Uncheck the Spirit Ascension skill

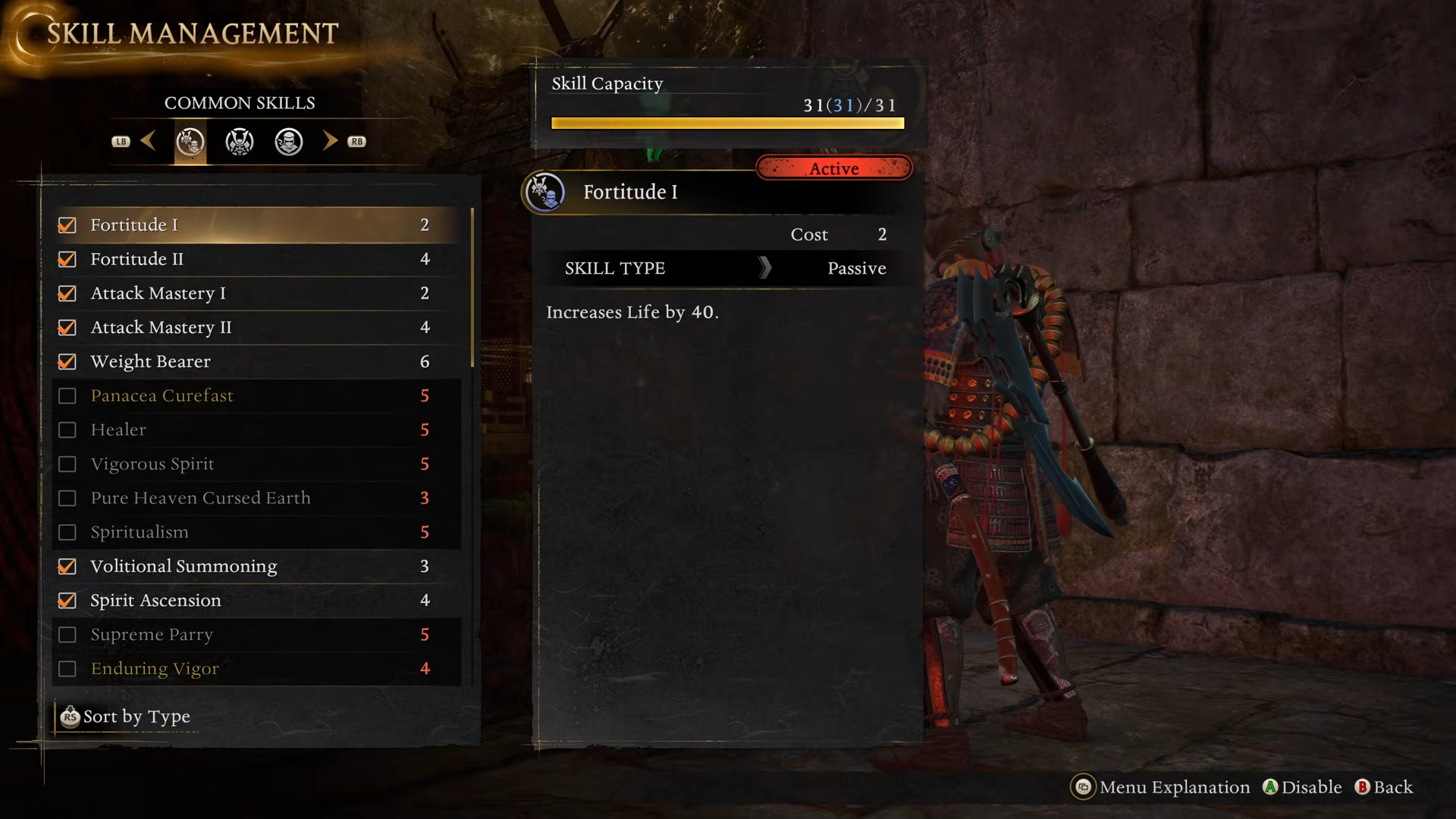[67, 601]
